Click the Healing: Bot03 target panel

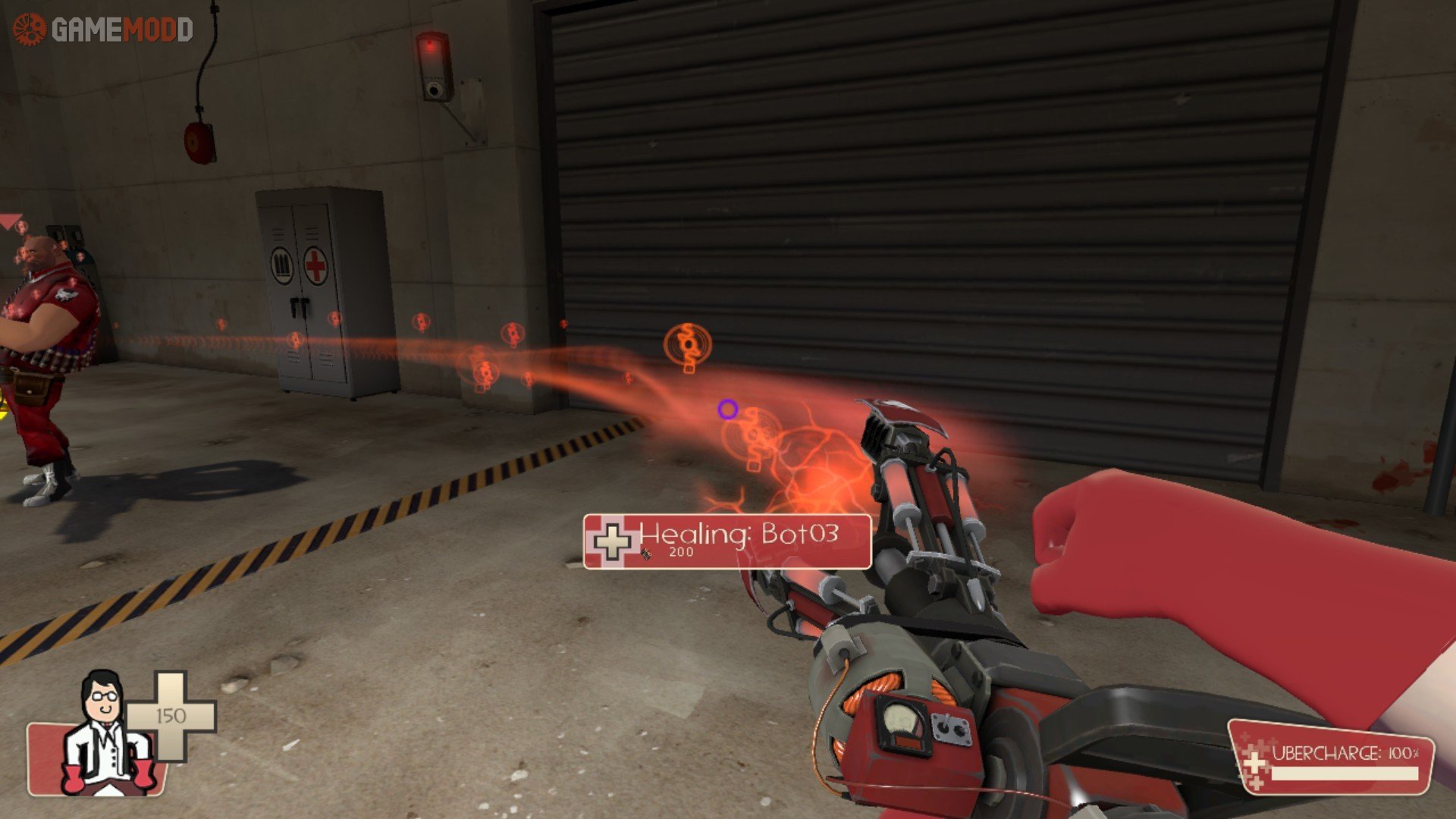tap(726, 541)
